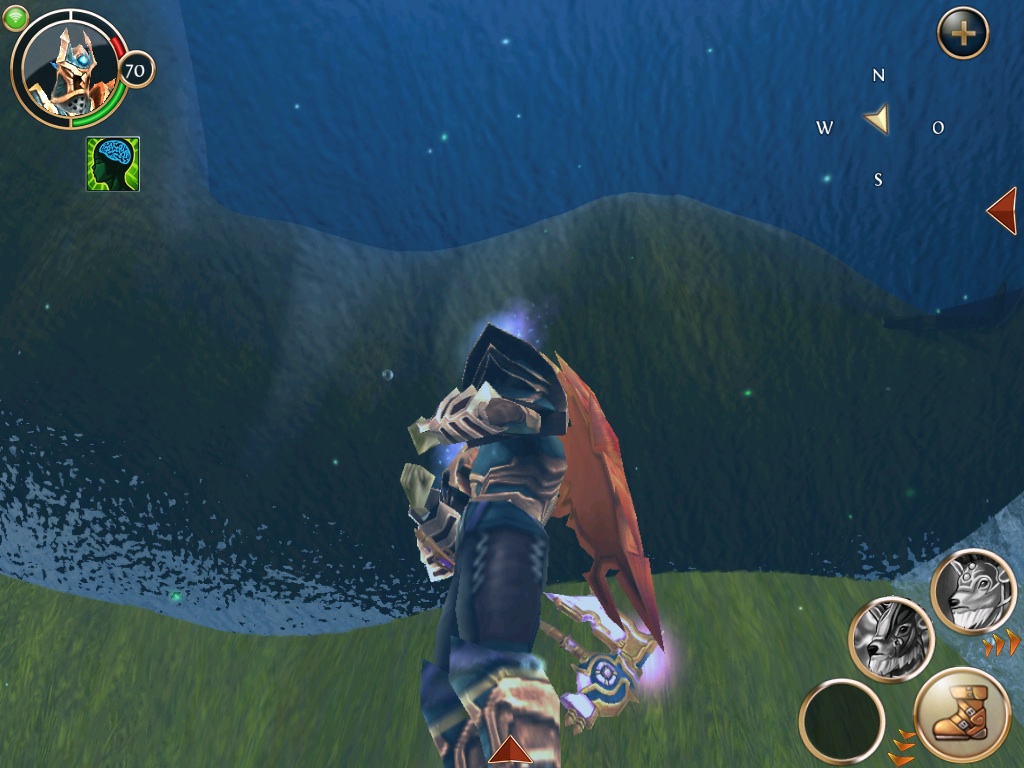This screenshot has height=768, width=1024.
Task: Open the character portrait panel
Action: click(x=68, y=68)
